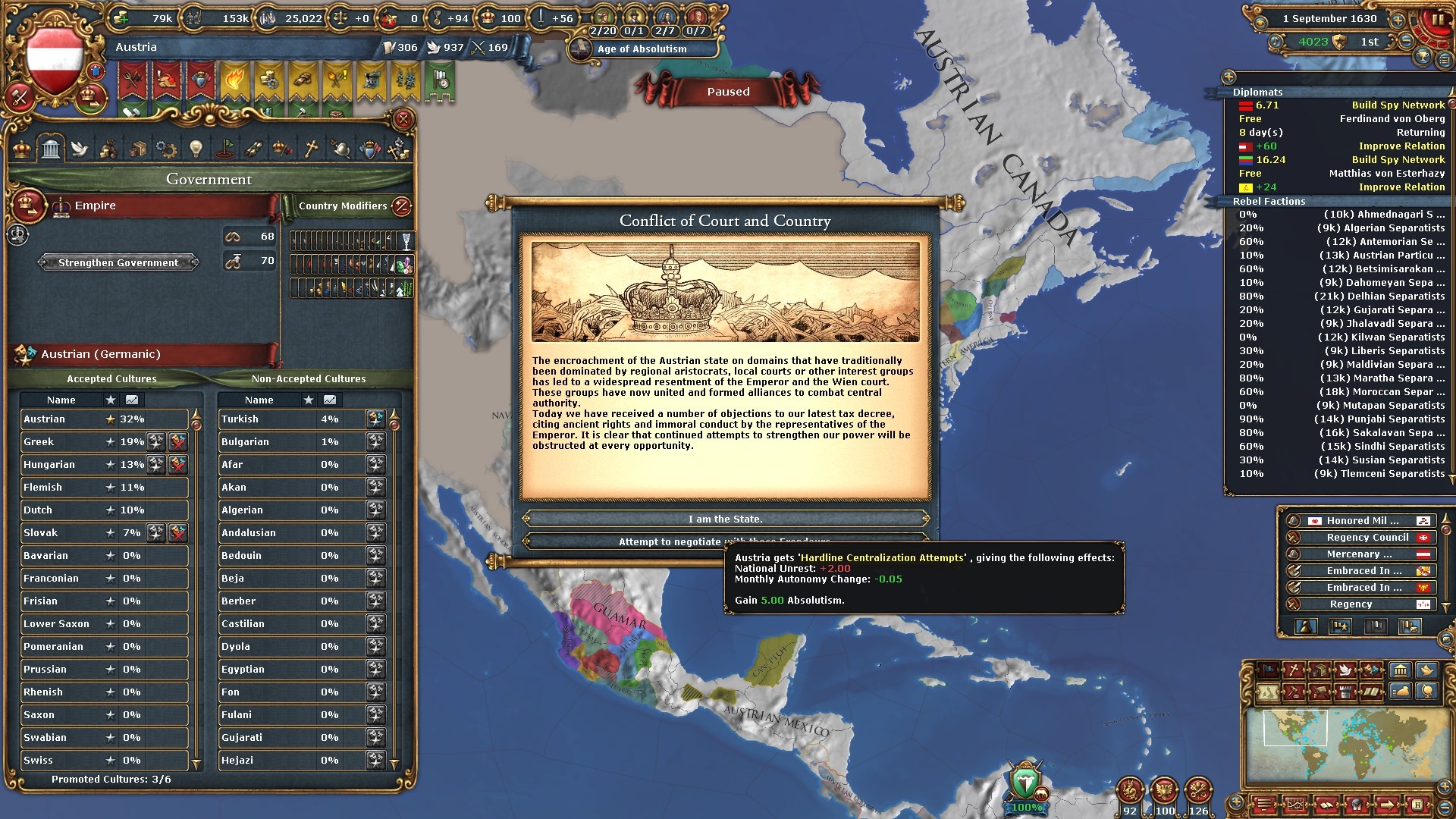Open the Regency Council alert
Screen dimensions: 1456x819
pos(1367,538)
